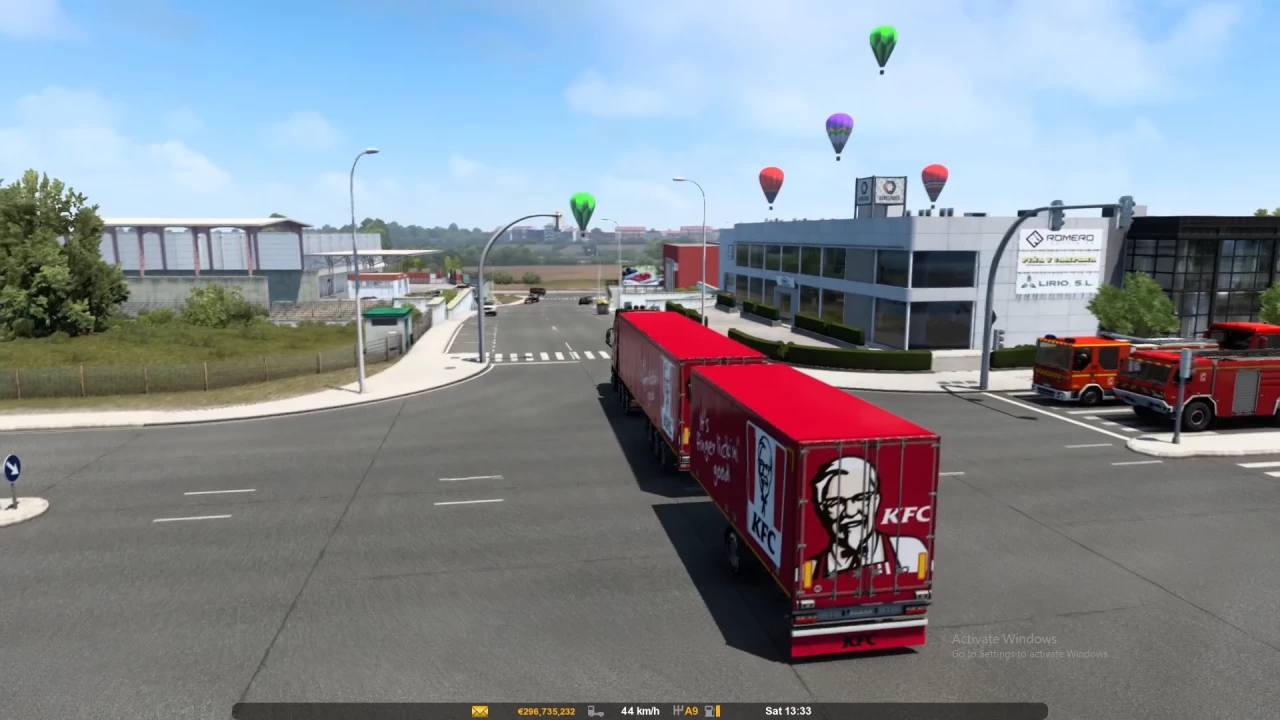The width and height of the screenshot is (1280, 720).
Task: Expand the clock showing Sat 13:33
Action: pos(789,710)
